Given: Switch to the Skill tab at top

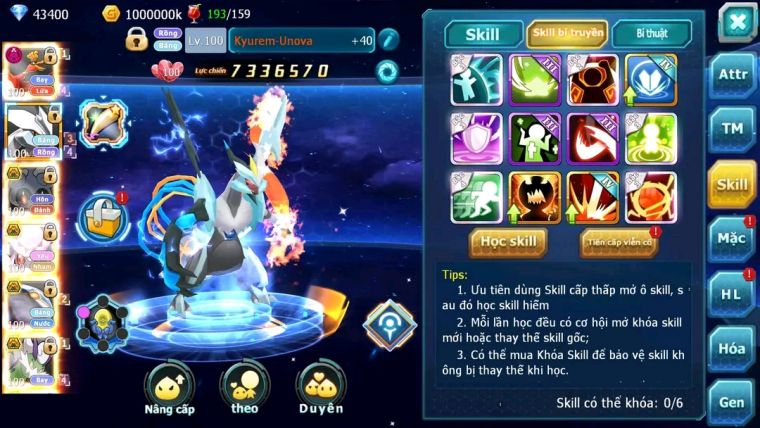Looking at the screenshot, I should [x=482, y=34].
